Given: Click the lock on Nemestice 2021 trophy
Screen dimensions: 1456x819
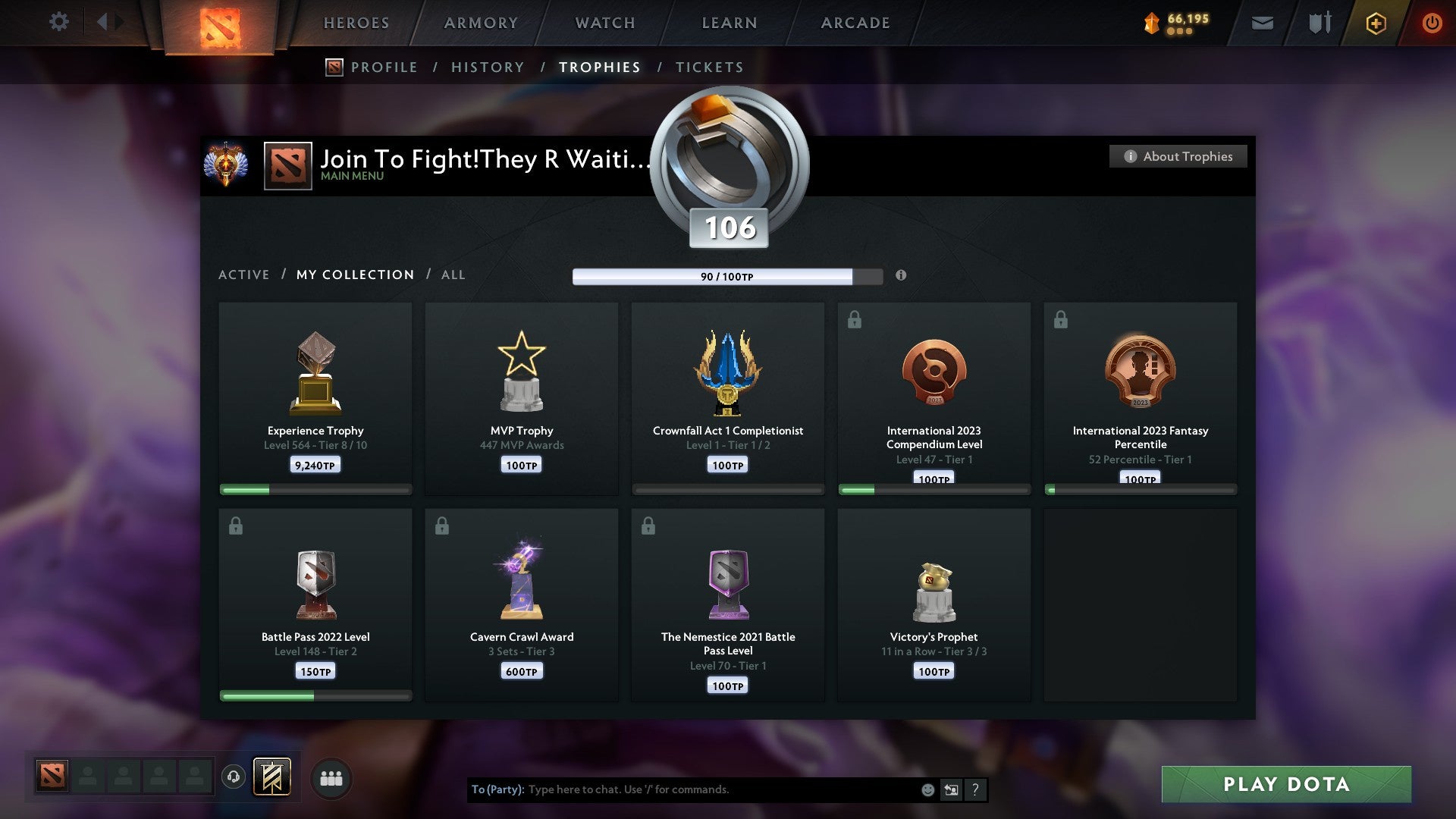Looking at the screenshot, I should point(648,526).
